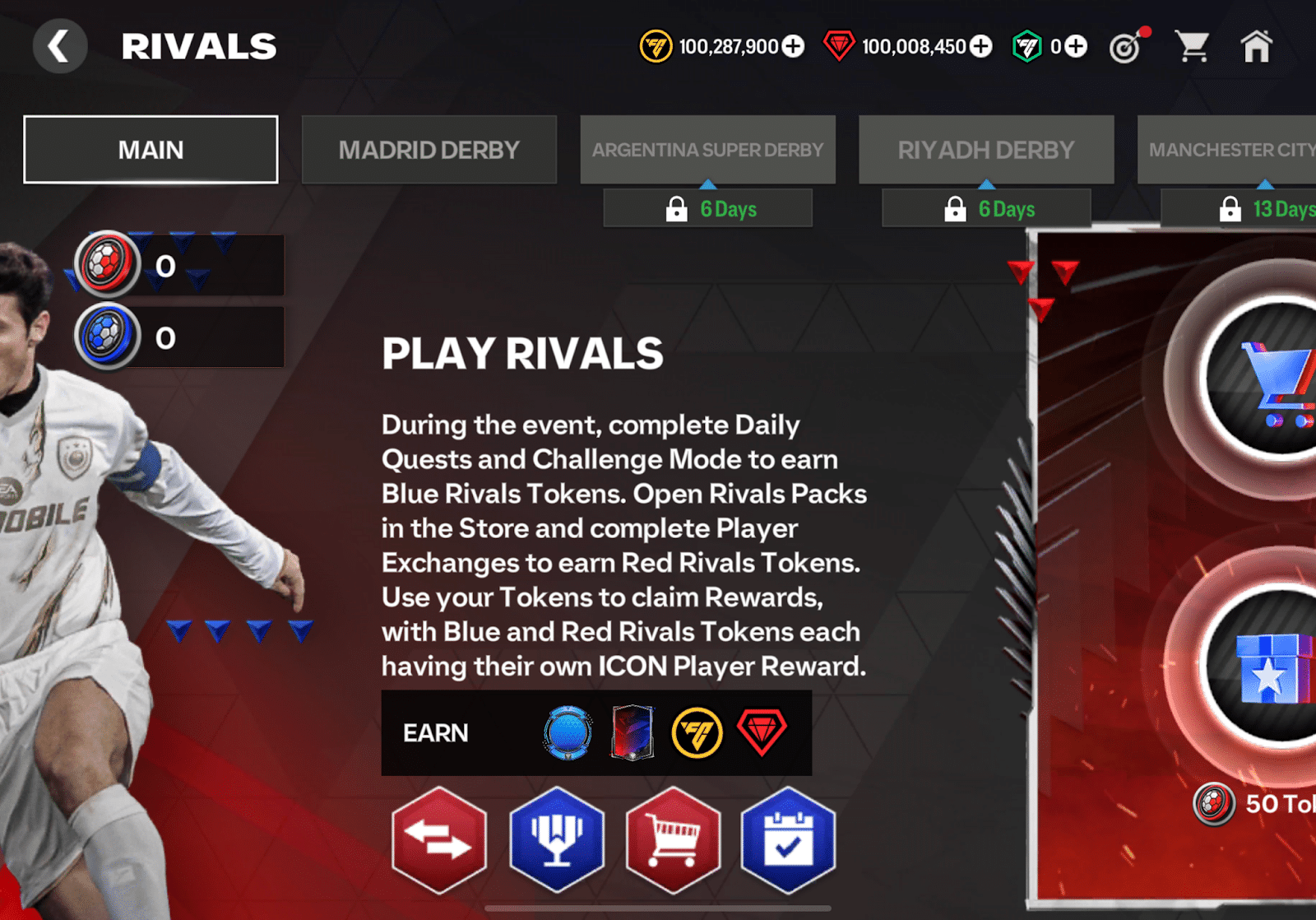Click the red gem icon in EARN row
The image size is (1316, 920).
[x=761, y=732]
